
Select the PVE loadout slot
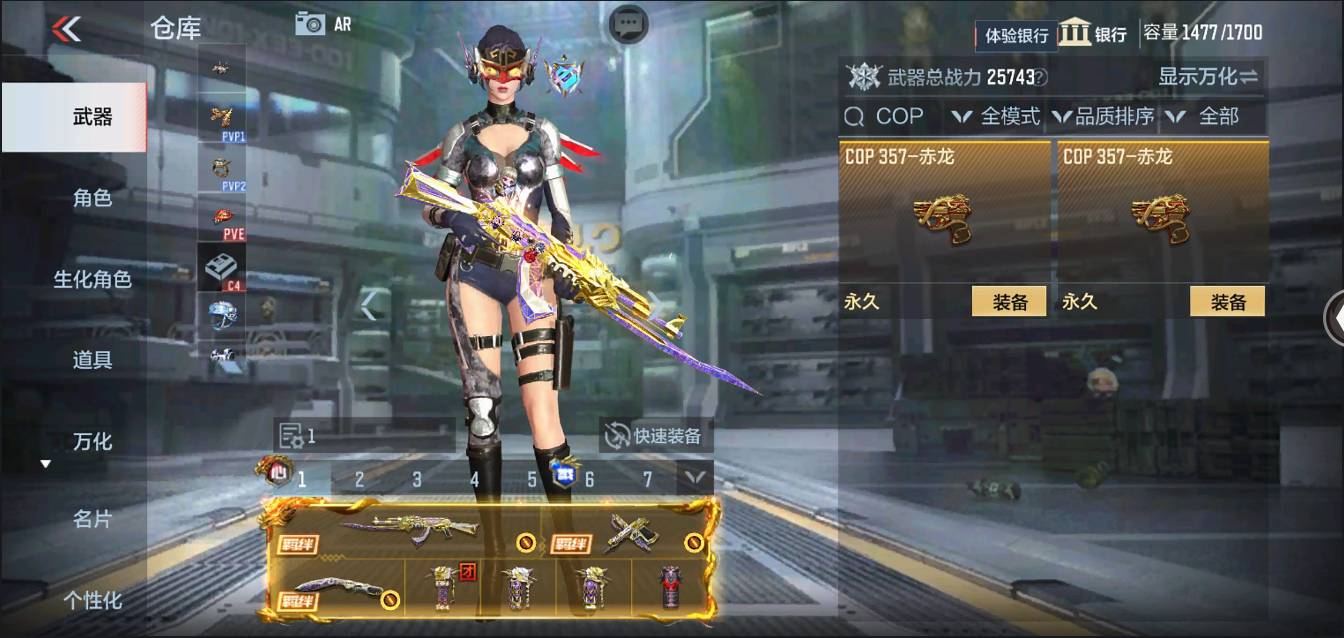tap(221, 220)
